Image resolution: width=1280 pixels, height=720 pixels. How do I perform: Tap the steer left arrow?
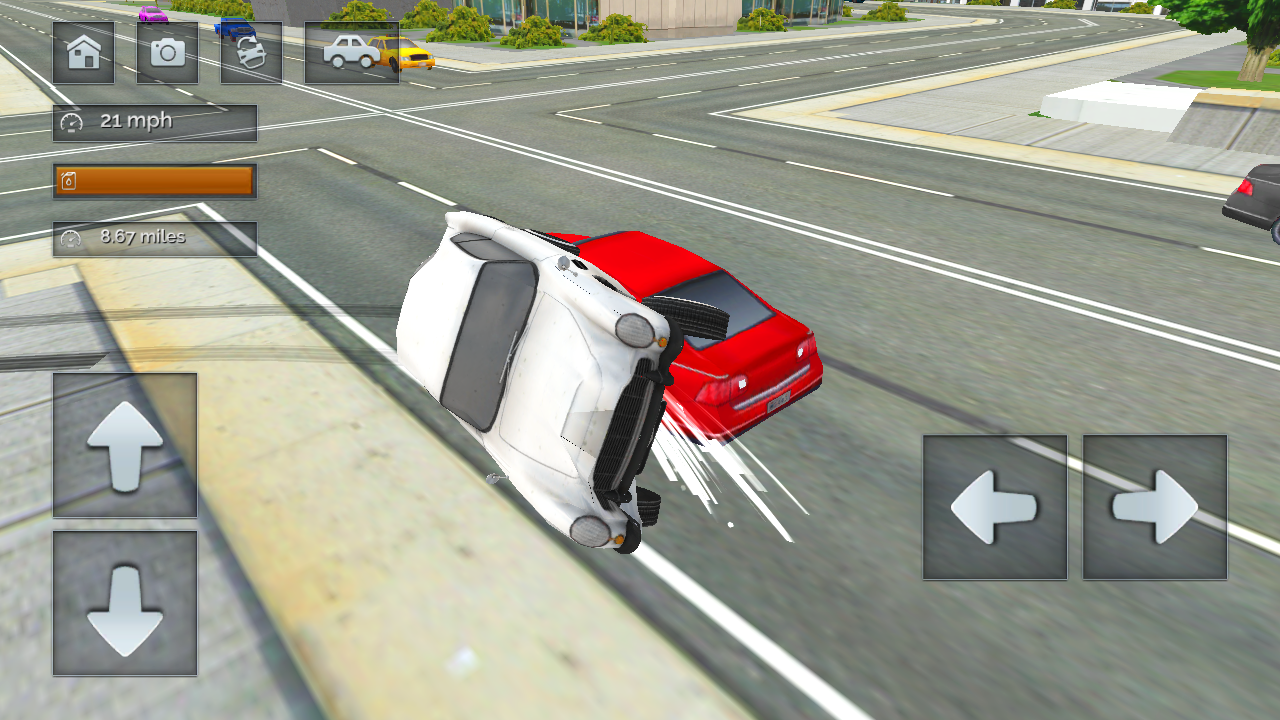tap(994, 507)
